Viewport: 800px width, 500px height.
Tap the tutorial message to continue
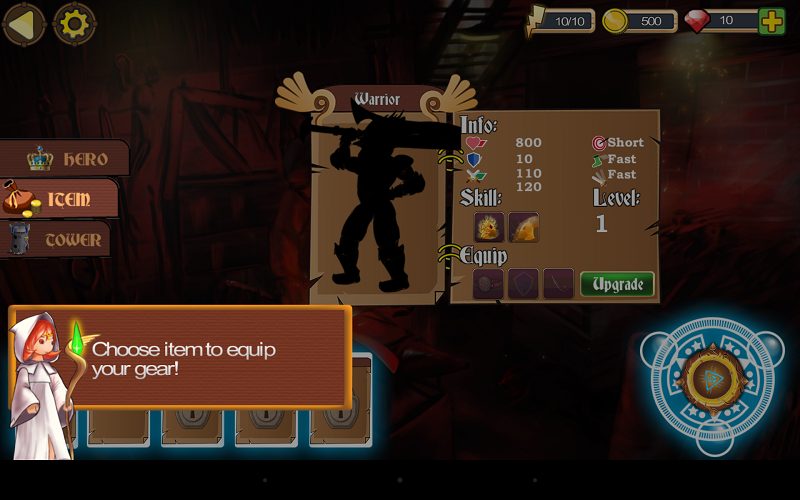coord(200,358)
